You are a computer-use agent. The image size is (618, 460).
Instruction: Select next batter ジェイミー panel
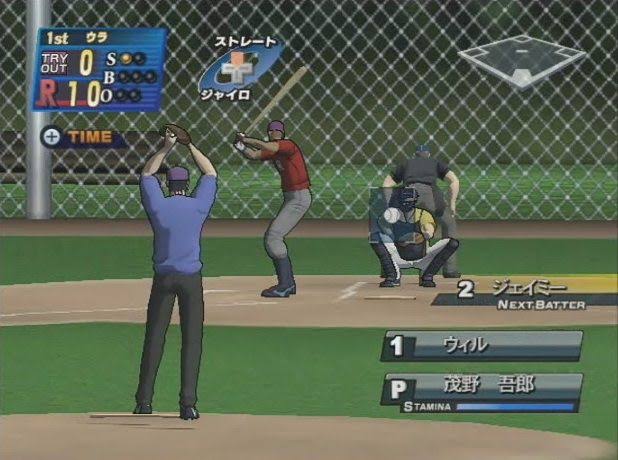pyautogui.click(x=527, y=290)
